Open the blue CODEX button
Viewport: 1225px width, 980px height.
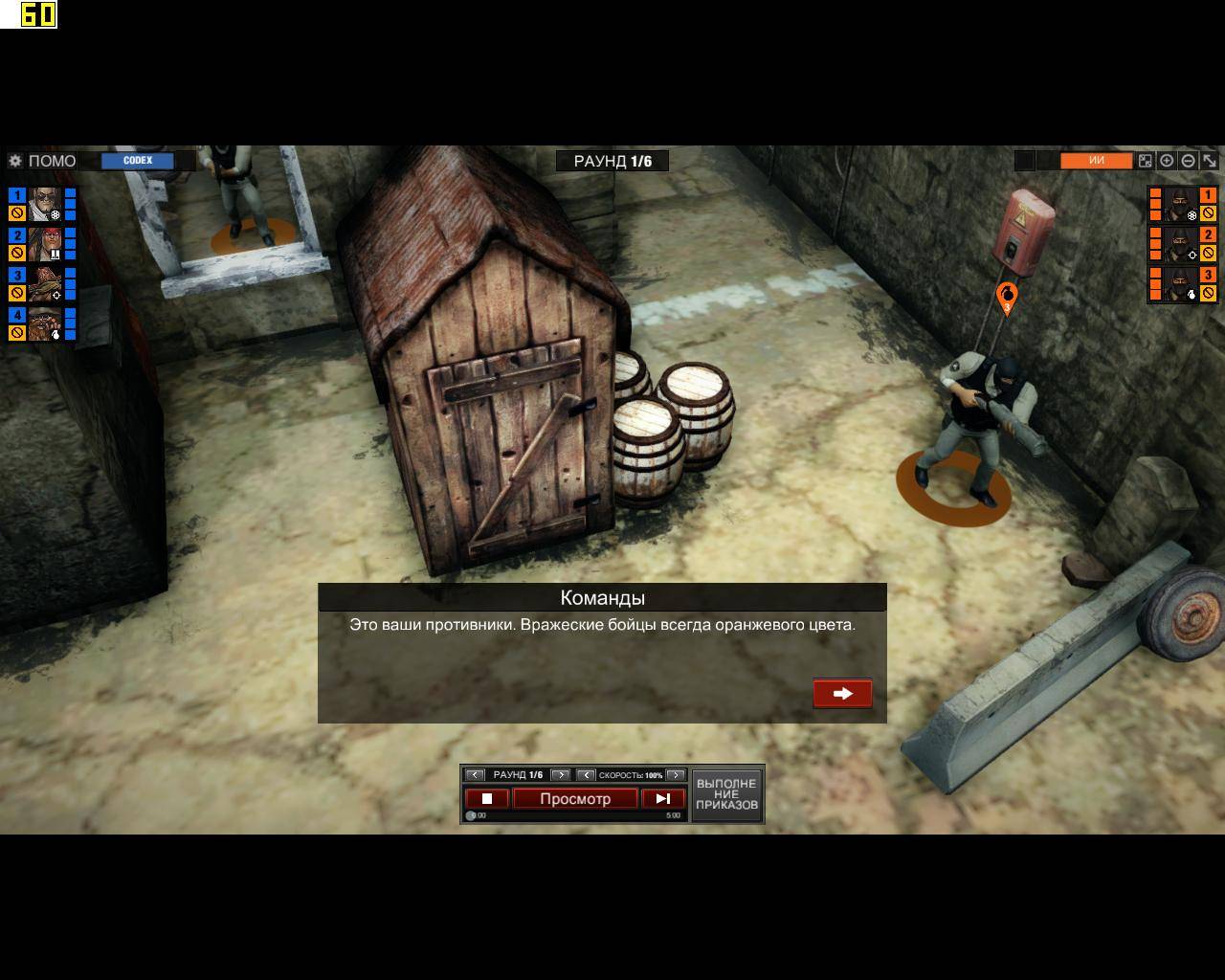pyautogui.click(x=138, y=161)
